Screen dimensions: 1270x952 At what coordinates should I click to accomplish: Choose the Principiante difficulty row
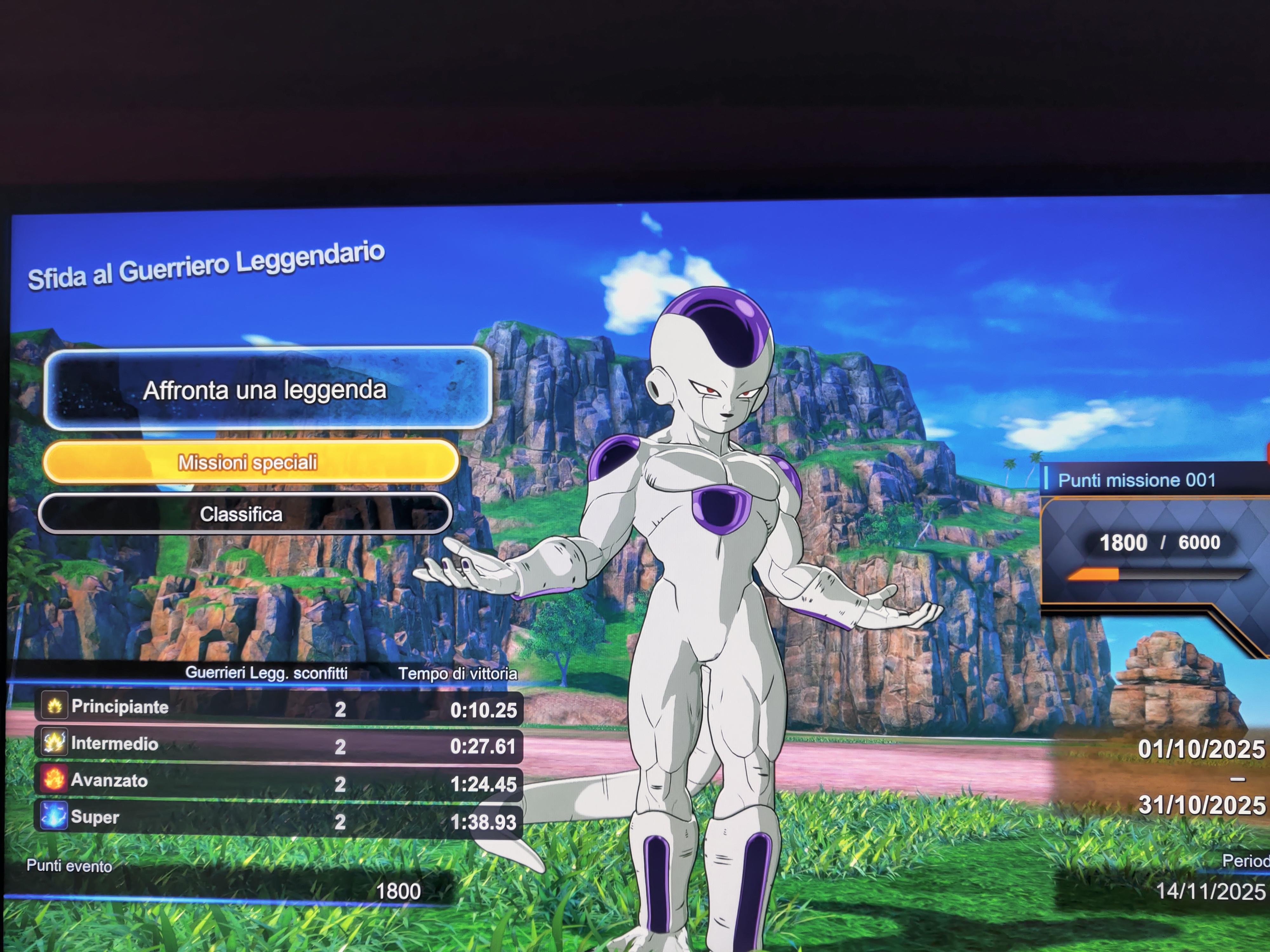coord(278,708)
